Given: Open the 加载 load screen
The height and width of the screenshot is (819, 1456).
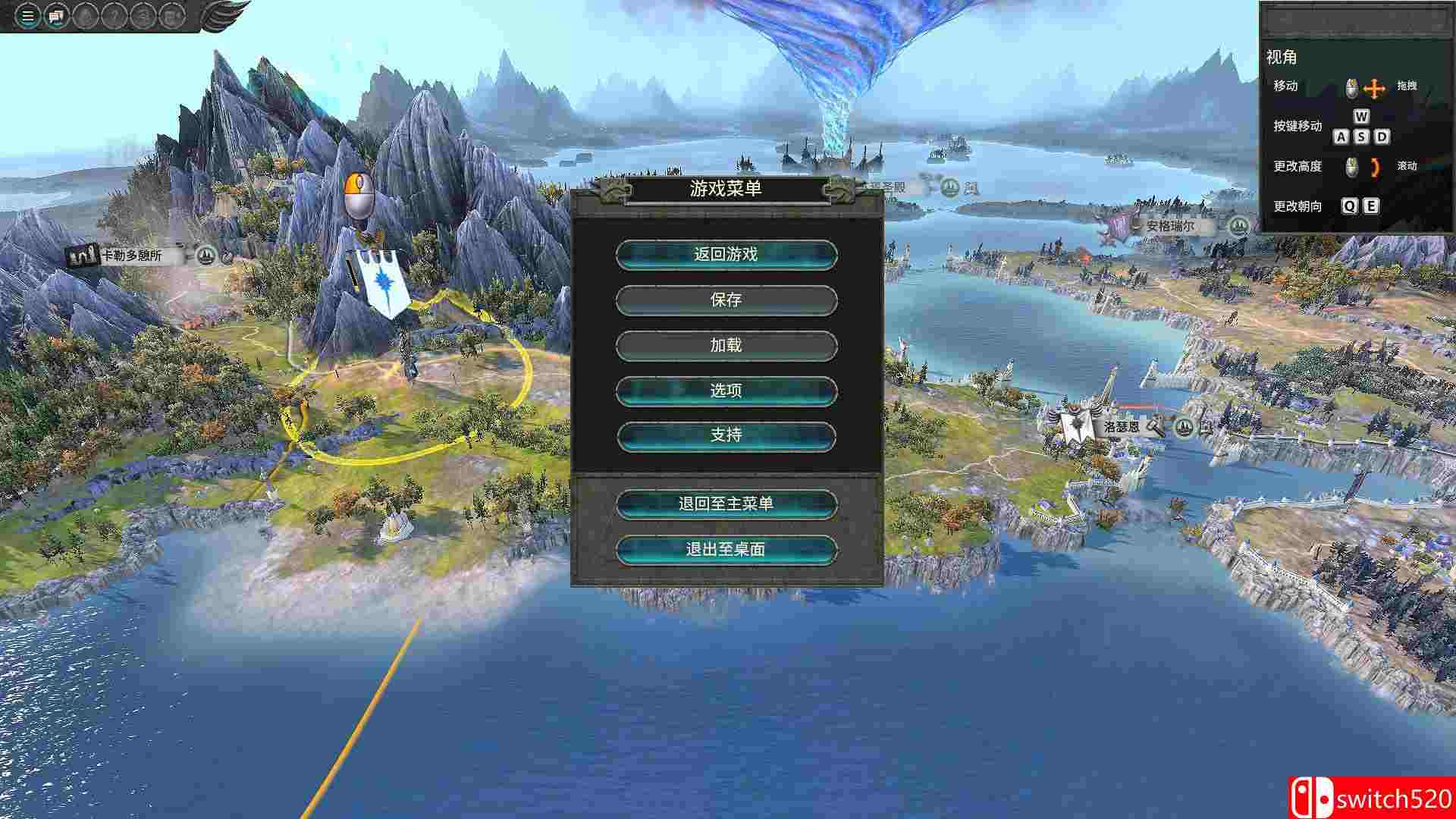Looking at the screenshot, I should pyautogui.click(x=726, y=346).
